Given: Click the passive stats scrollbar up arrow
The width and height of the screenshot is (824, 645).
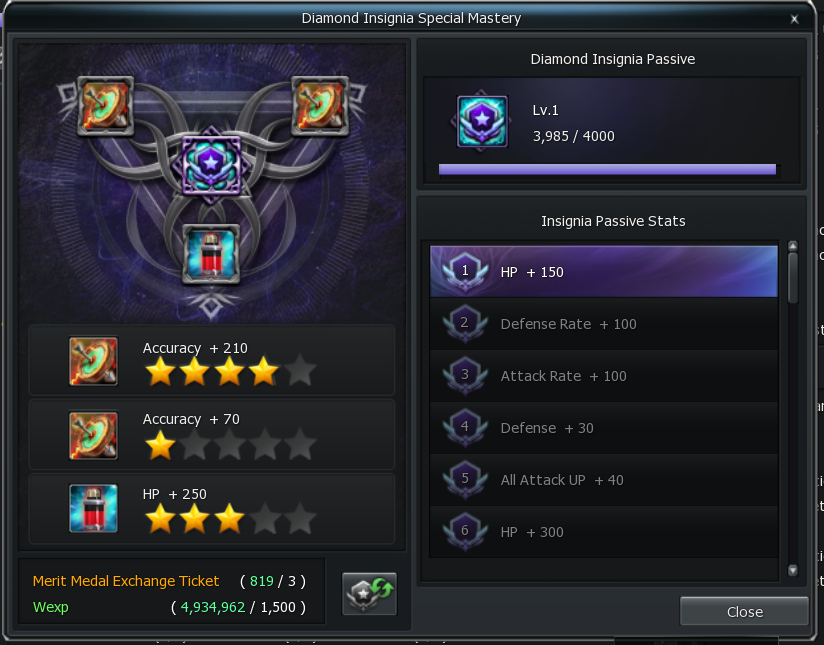Looking at the screenshot, I should point(793,246).
